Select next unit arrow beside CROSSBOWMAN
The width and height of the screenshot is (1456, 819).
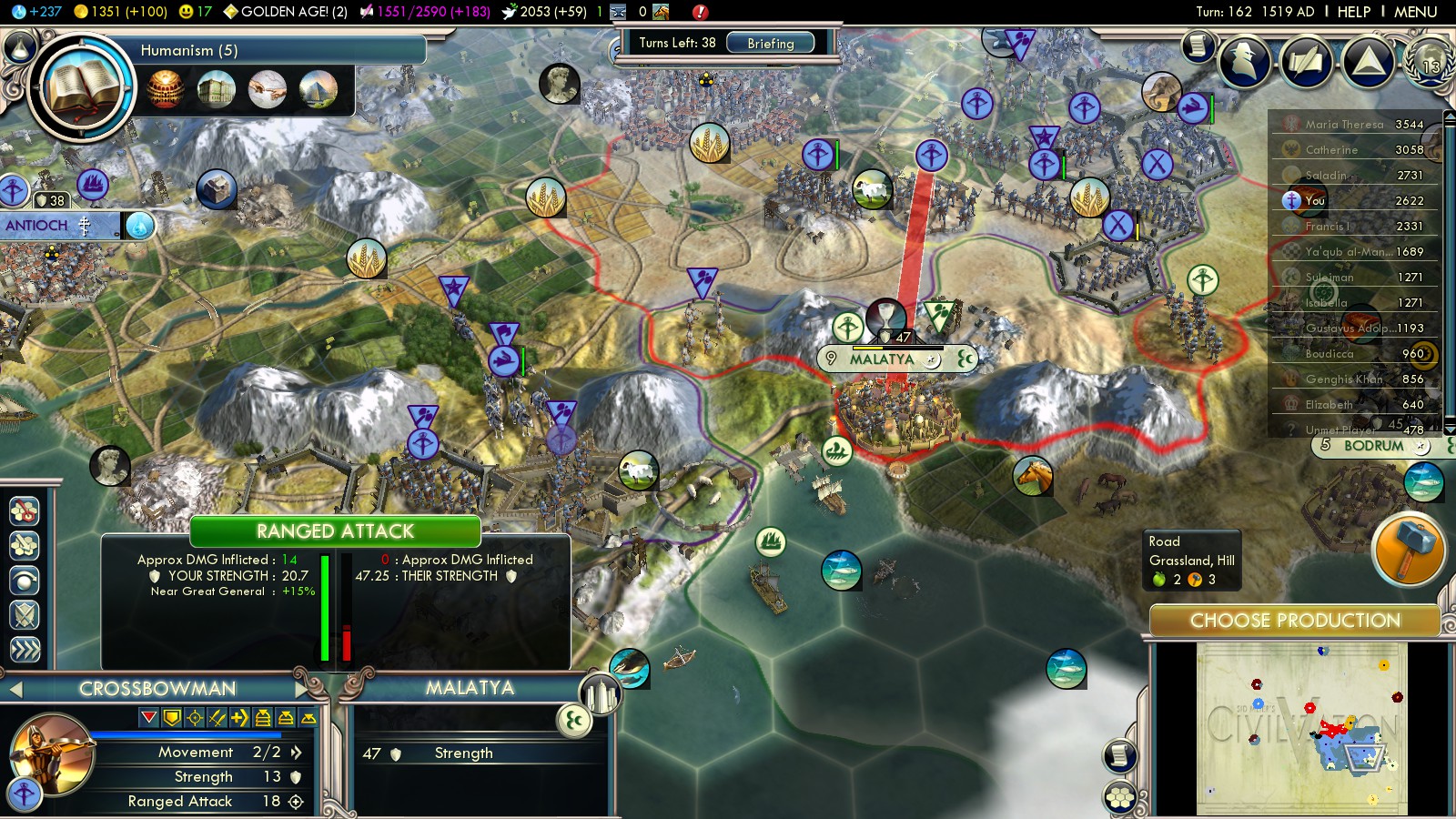301,688
